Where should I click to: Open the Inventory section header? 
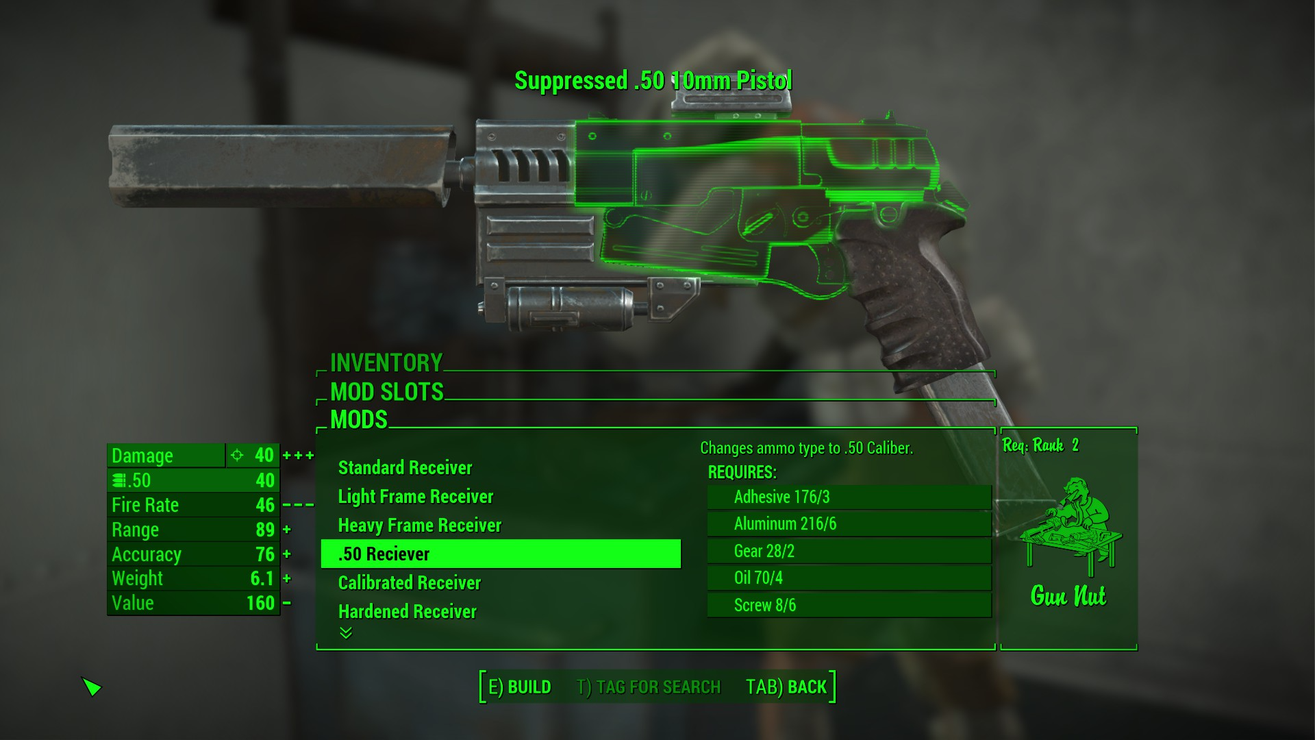coord(387,363)
